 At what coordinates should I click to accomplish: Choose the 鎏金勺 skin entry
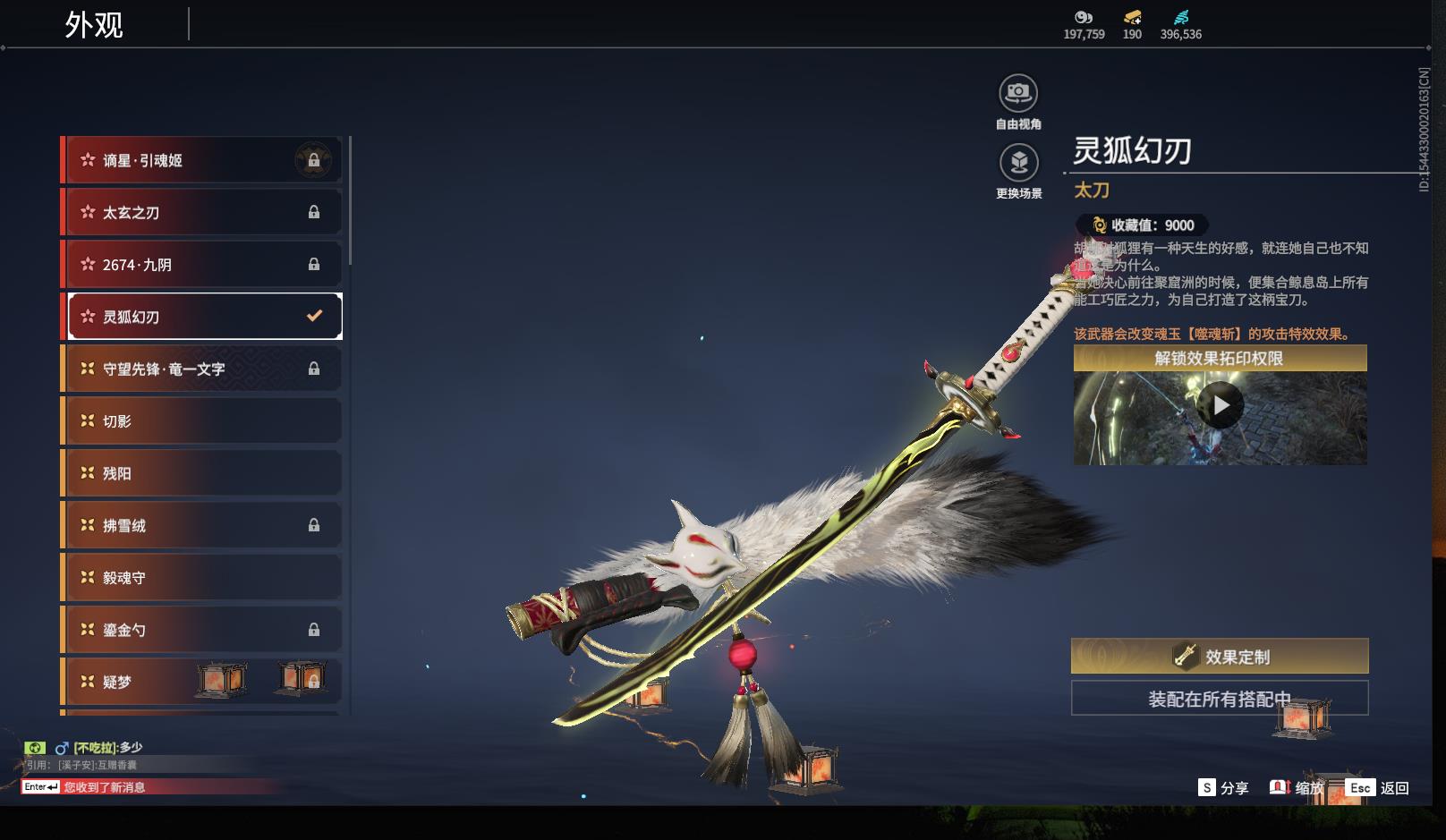click(204, 630)
